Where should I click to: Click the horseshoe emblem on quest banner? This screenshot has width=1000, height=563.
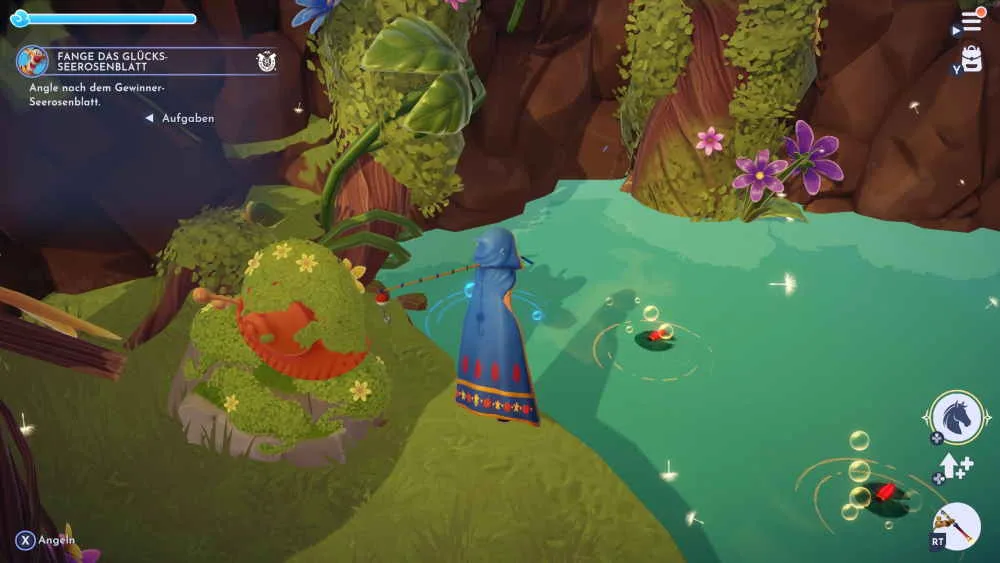click(266, 61)
